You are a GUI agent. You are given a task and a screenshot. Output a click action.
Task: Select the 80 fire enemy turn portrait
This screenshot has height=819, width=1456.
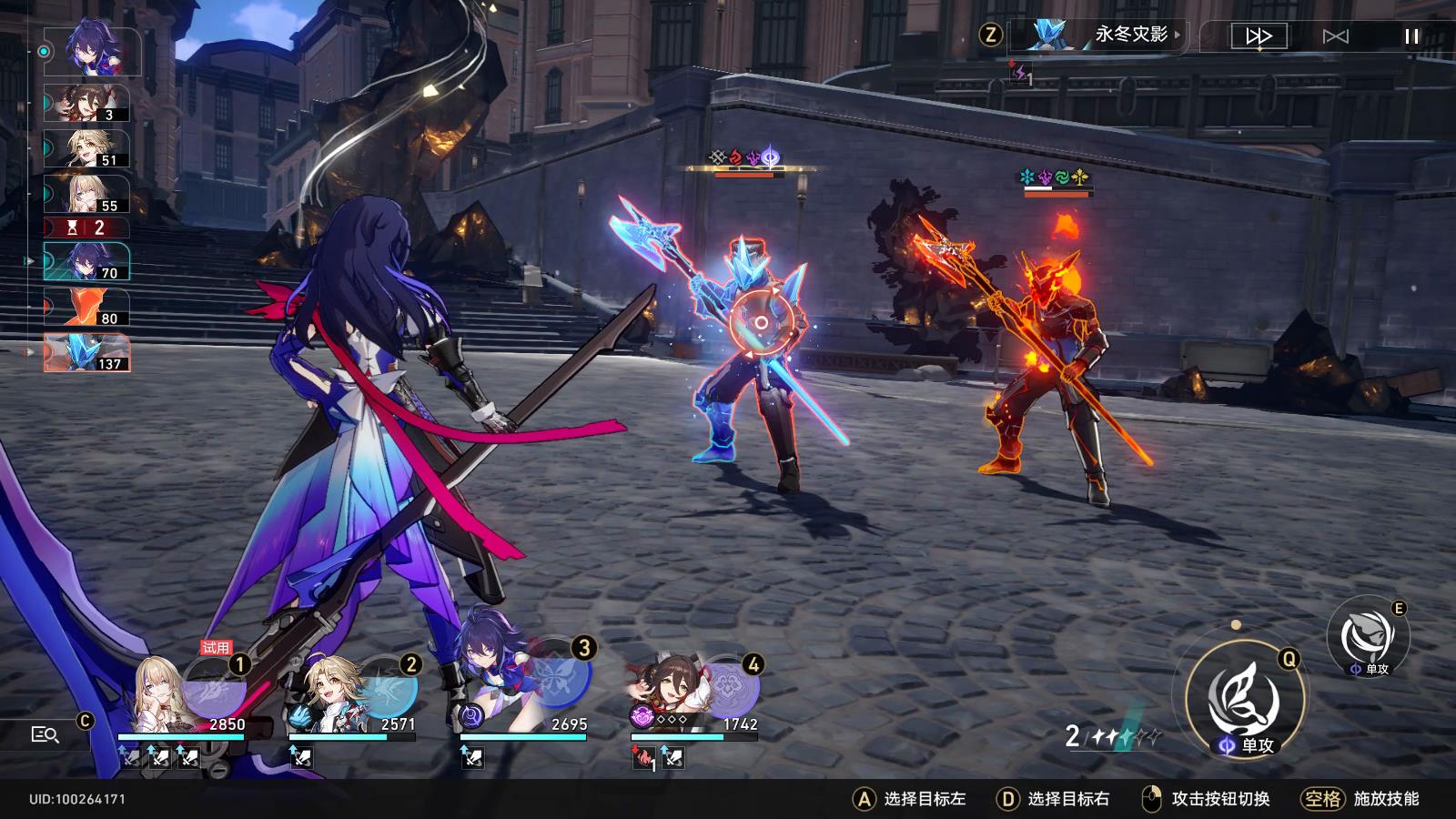pos(87,308)
